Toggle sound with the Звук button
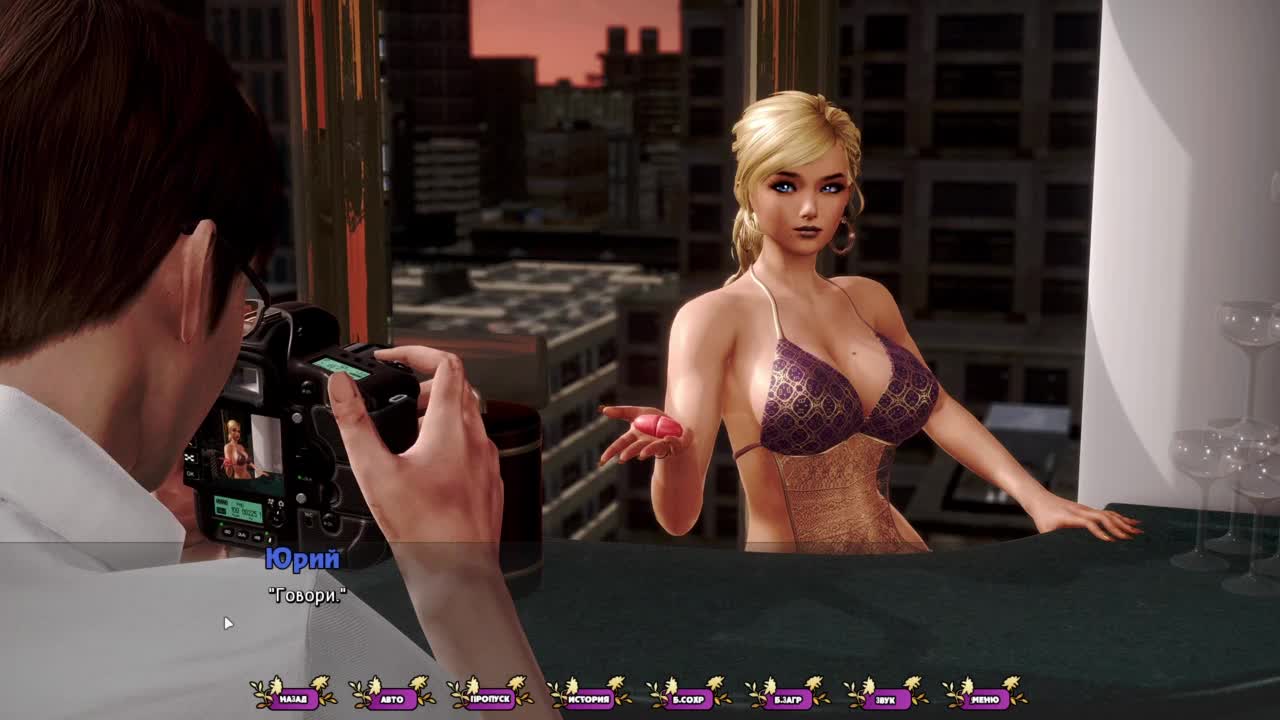Image resolution: width=1280 pixels, height=720 pixels. pyautogui.click(x=886, y=699)
